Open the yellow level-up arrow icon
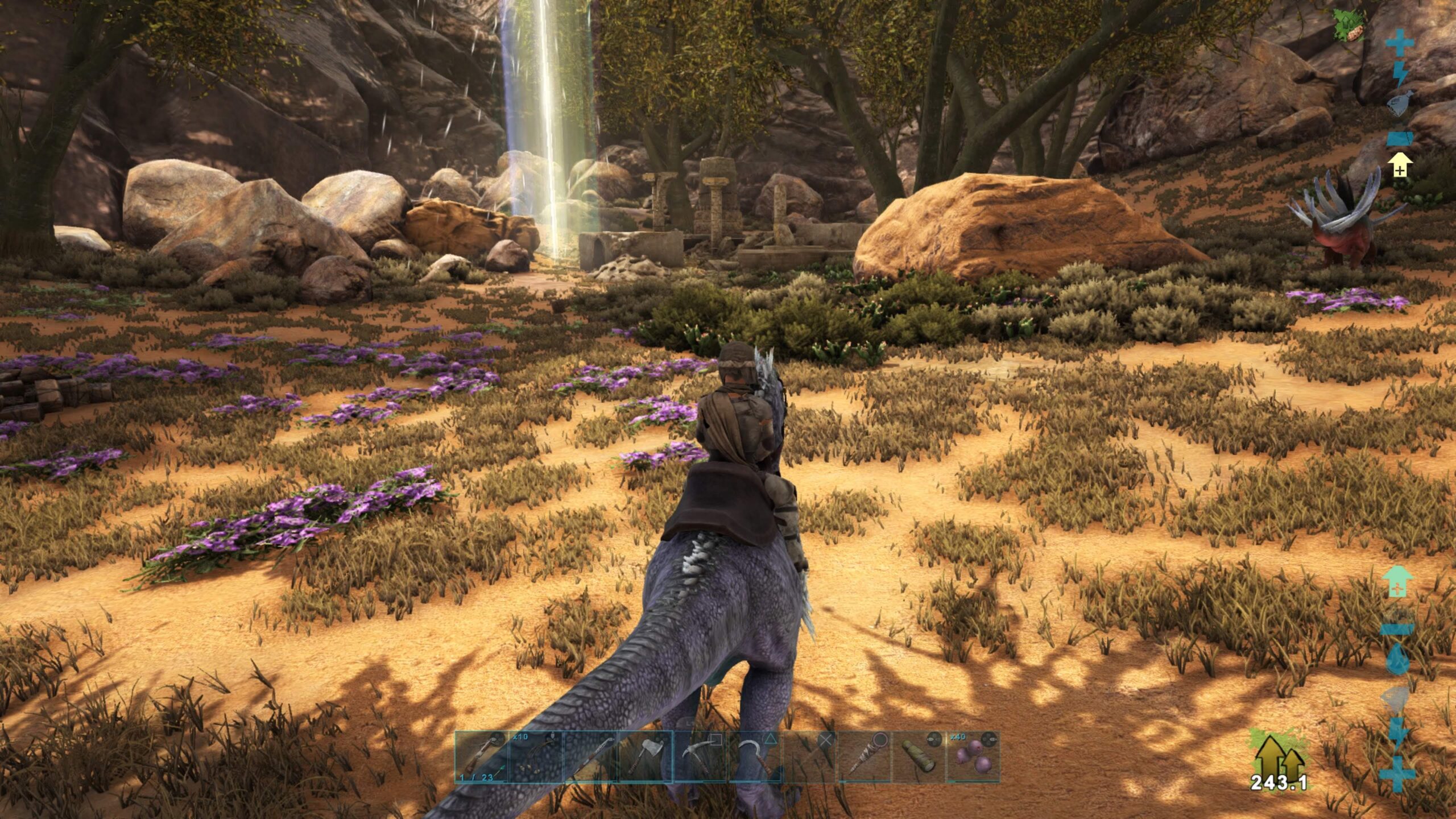1456x819 pixels. click(1400, 165)
